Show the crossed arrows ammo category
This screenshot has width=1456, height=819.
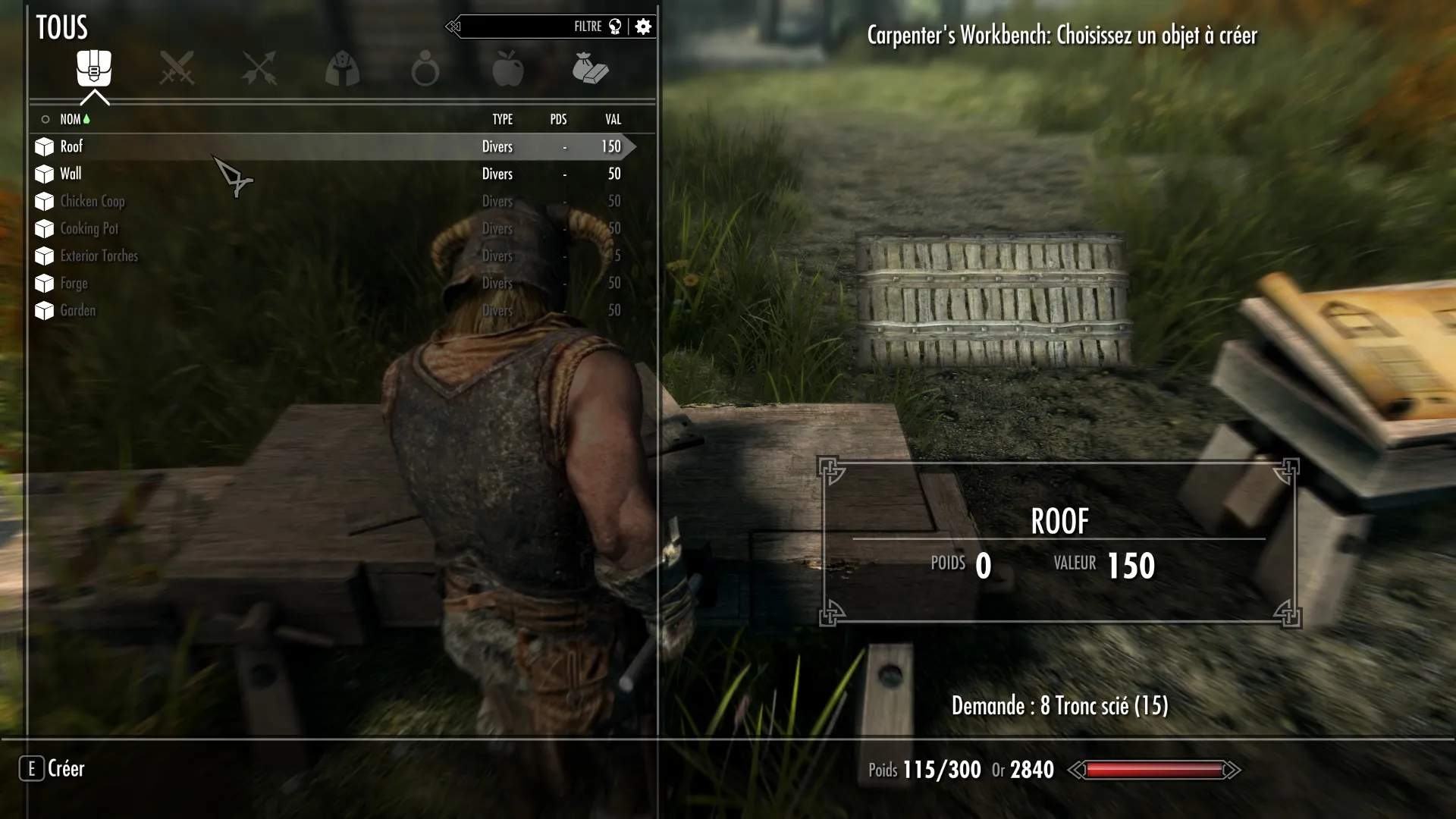[259, 68]
